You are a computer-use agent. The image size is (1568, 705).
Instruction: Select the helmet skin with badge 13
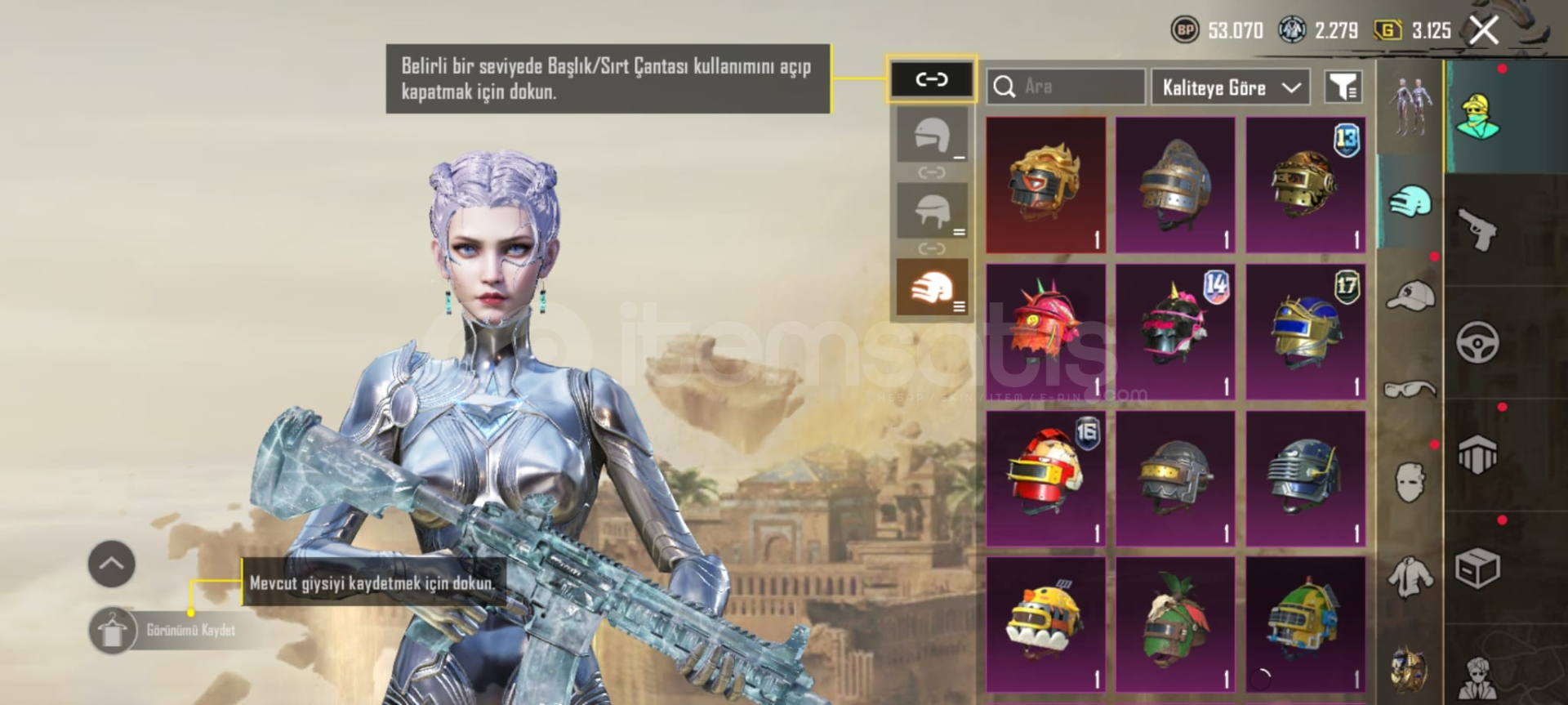coord(1305,185)
